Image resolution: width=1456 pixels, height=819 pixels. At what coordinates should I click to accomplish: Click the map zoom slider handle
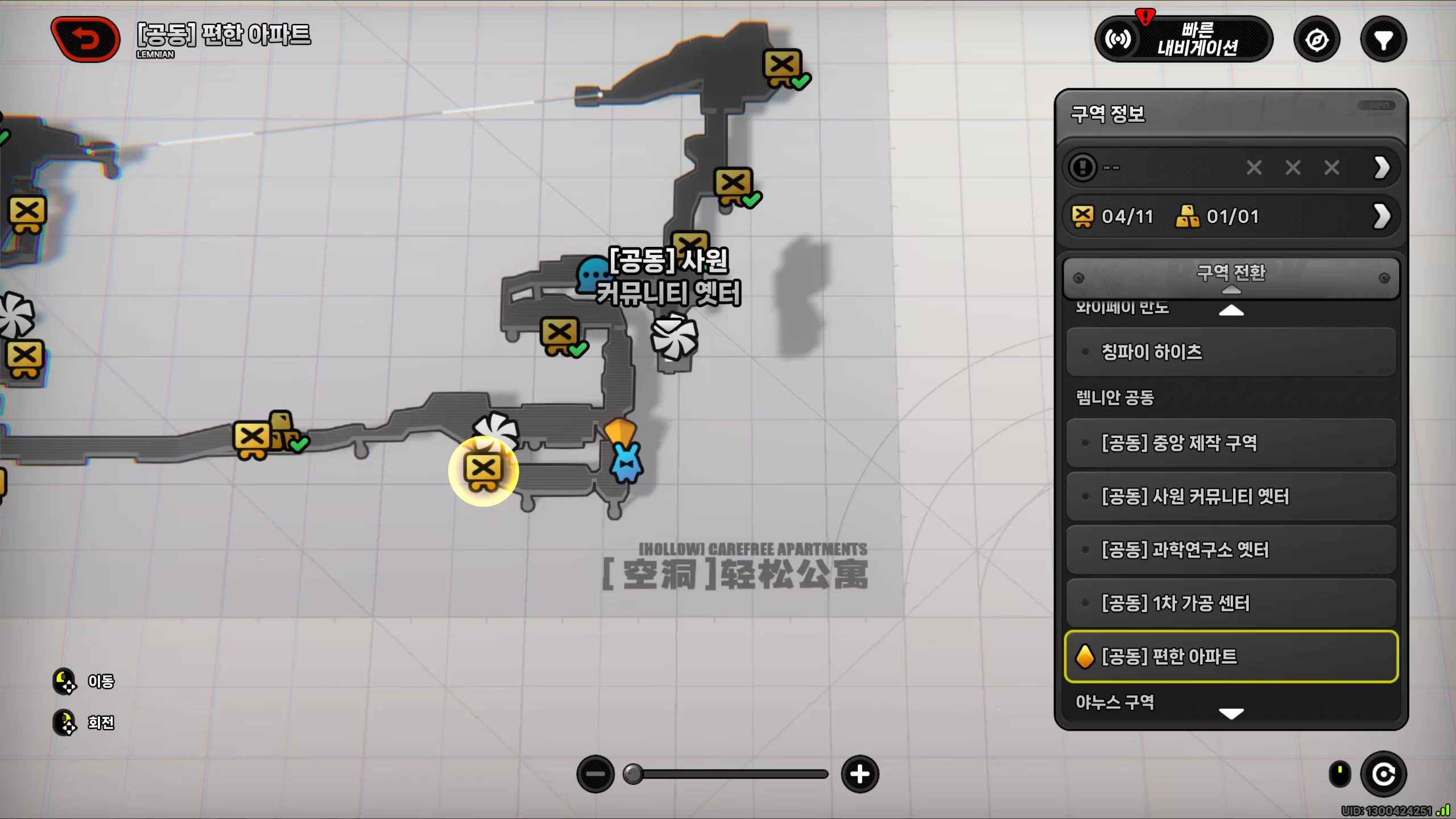(x=633, y=774)
